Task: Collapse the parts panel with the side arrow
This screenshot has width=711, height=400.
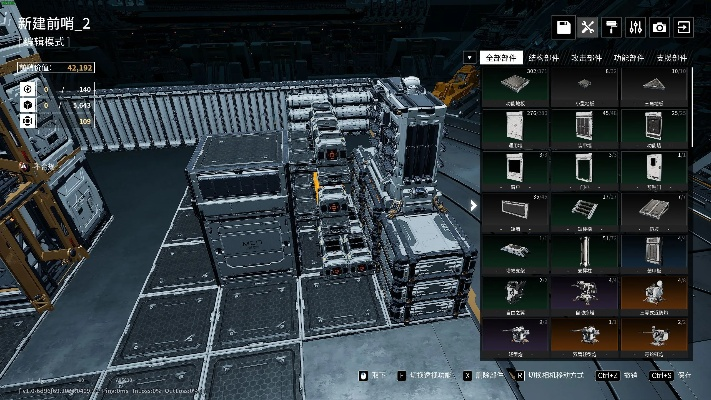Action: (474, 206)
